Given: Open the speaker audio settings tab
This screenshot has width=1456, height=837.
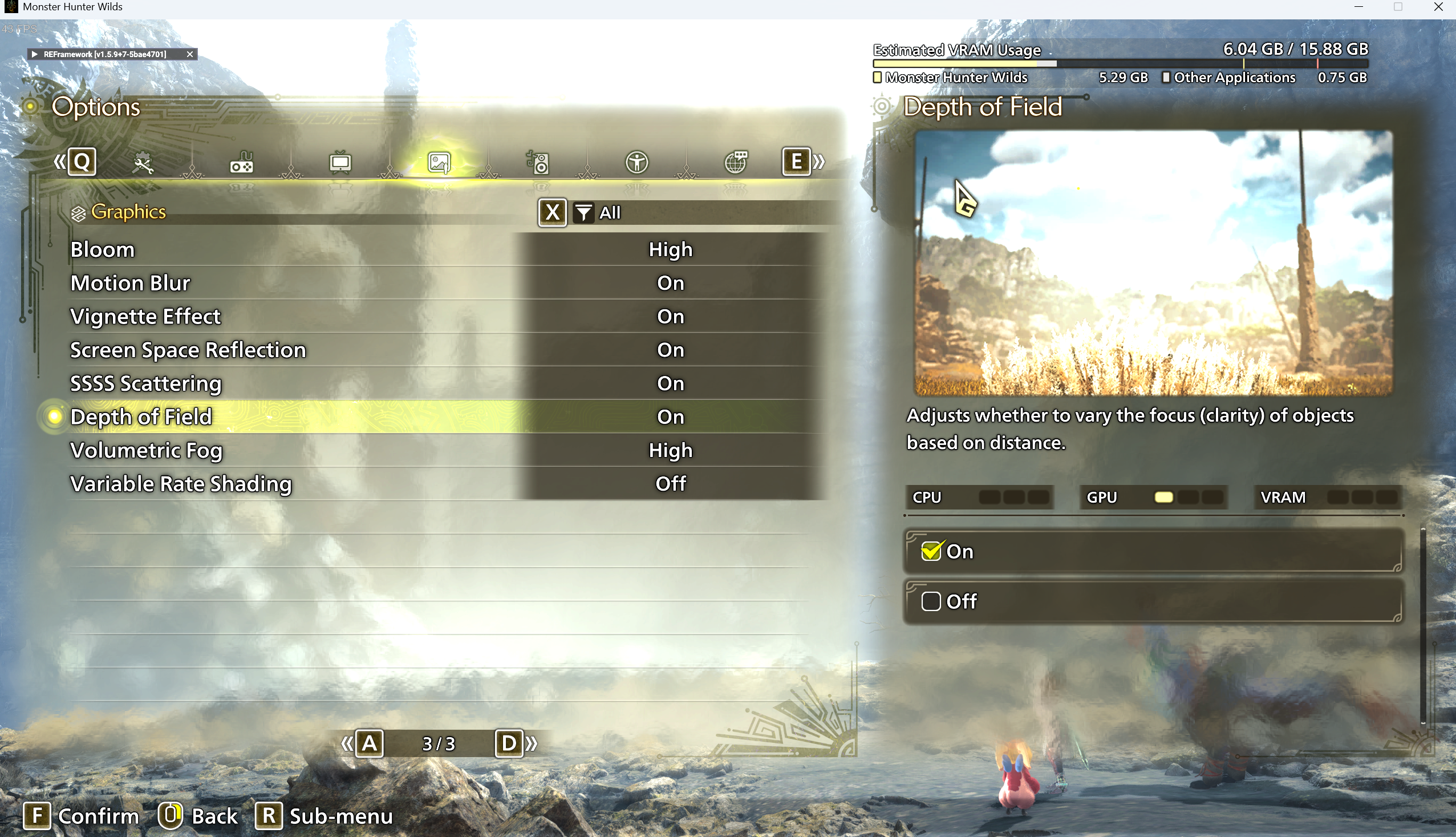Looking at the screenshot, I should [x=538, y=163].
